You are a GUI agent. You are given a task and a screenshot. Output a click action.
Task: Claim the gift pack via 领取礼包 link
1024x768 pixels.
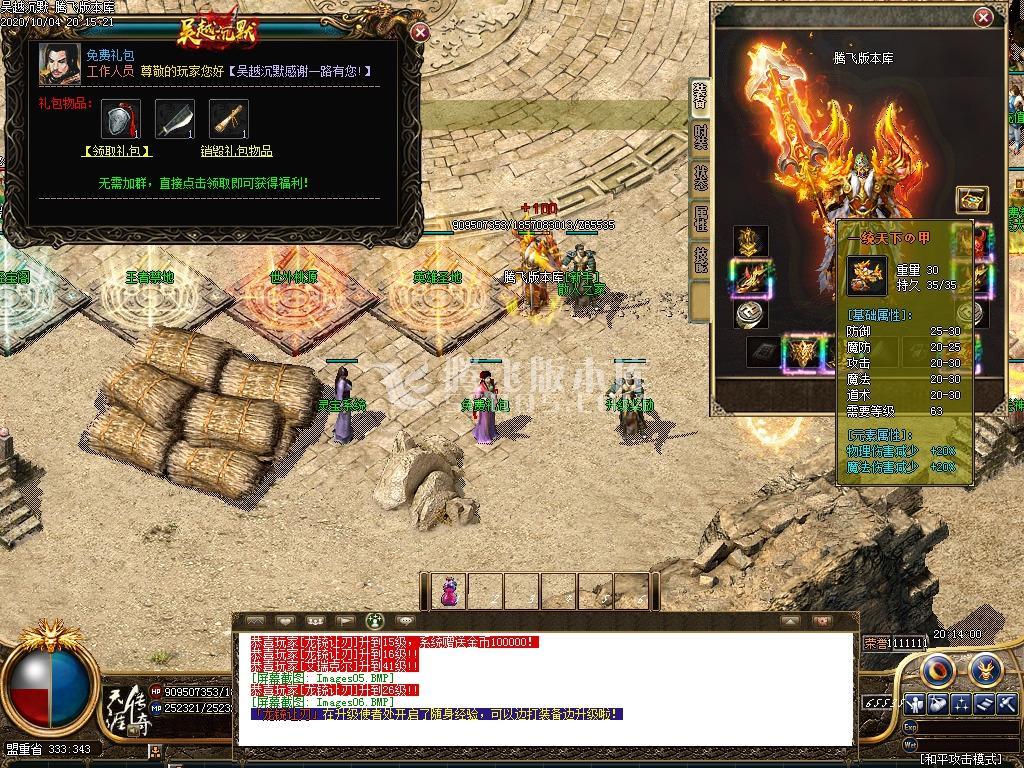click(116, 151)
